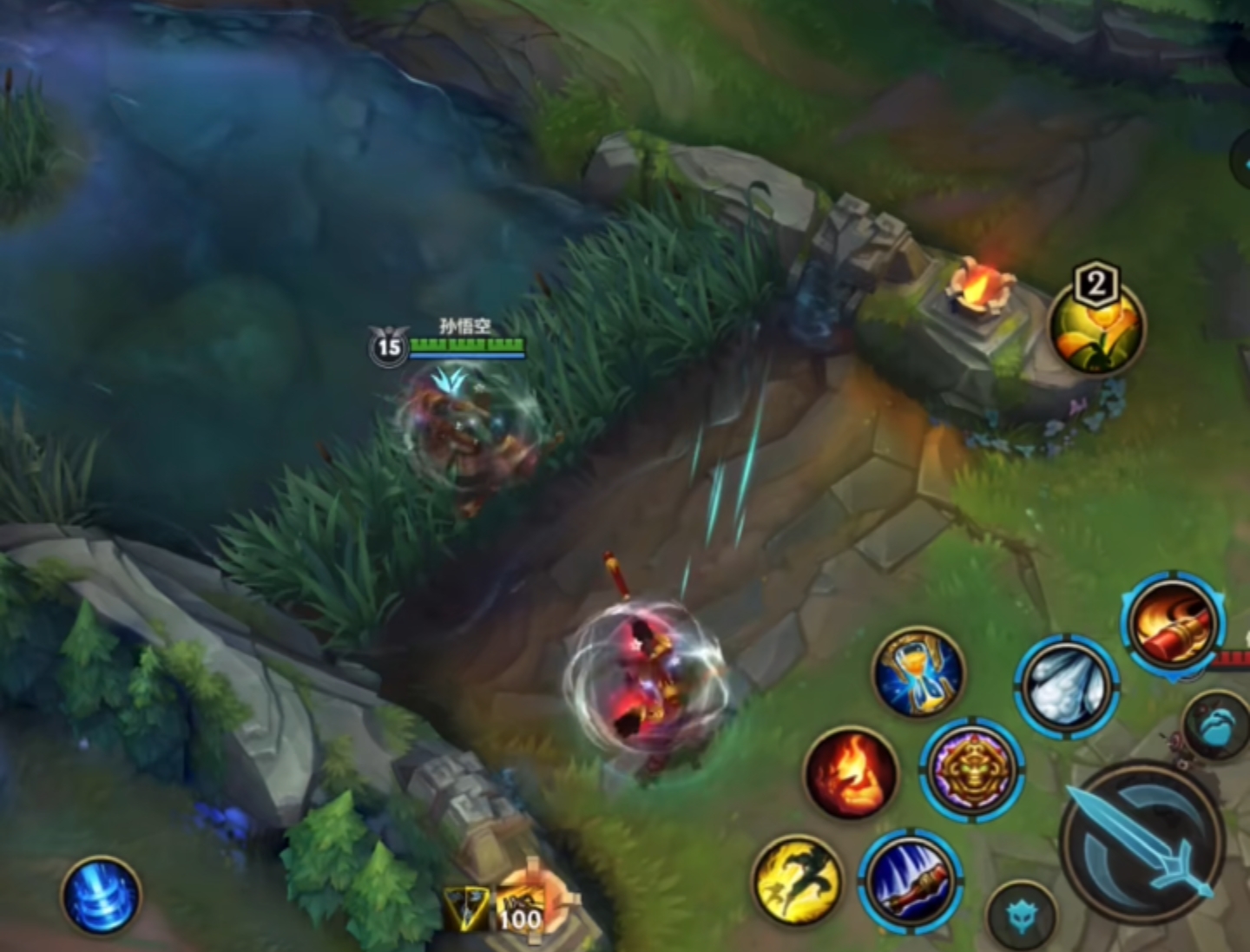Activate the golden monkey face ability
The height and width of the screenshot is (952, 1250).
pos(972,769)
